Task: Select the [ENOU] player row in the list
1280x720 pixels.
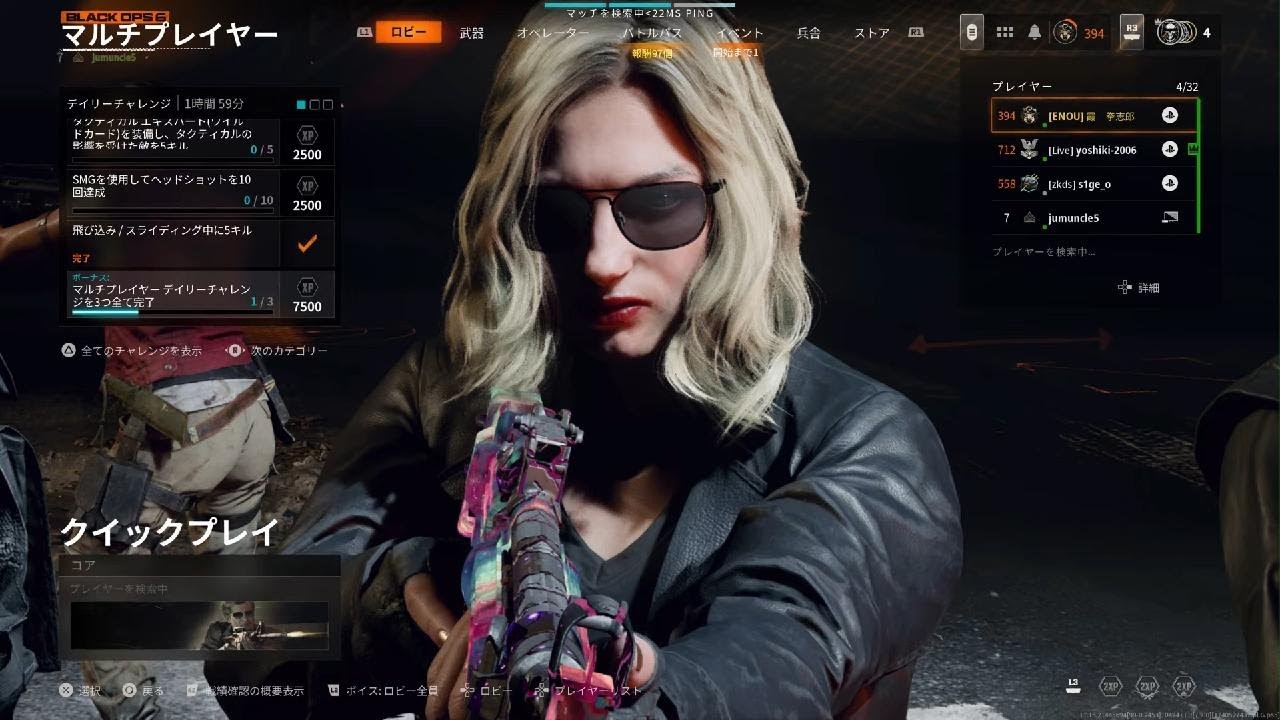Action: coord(1094,116)
